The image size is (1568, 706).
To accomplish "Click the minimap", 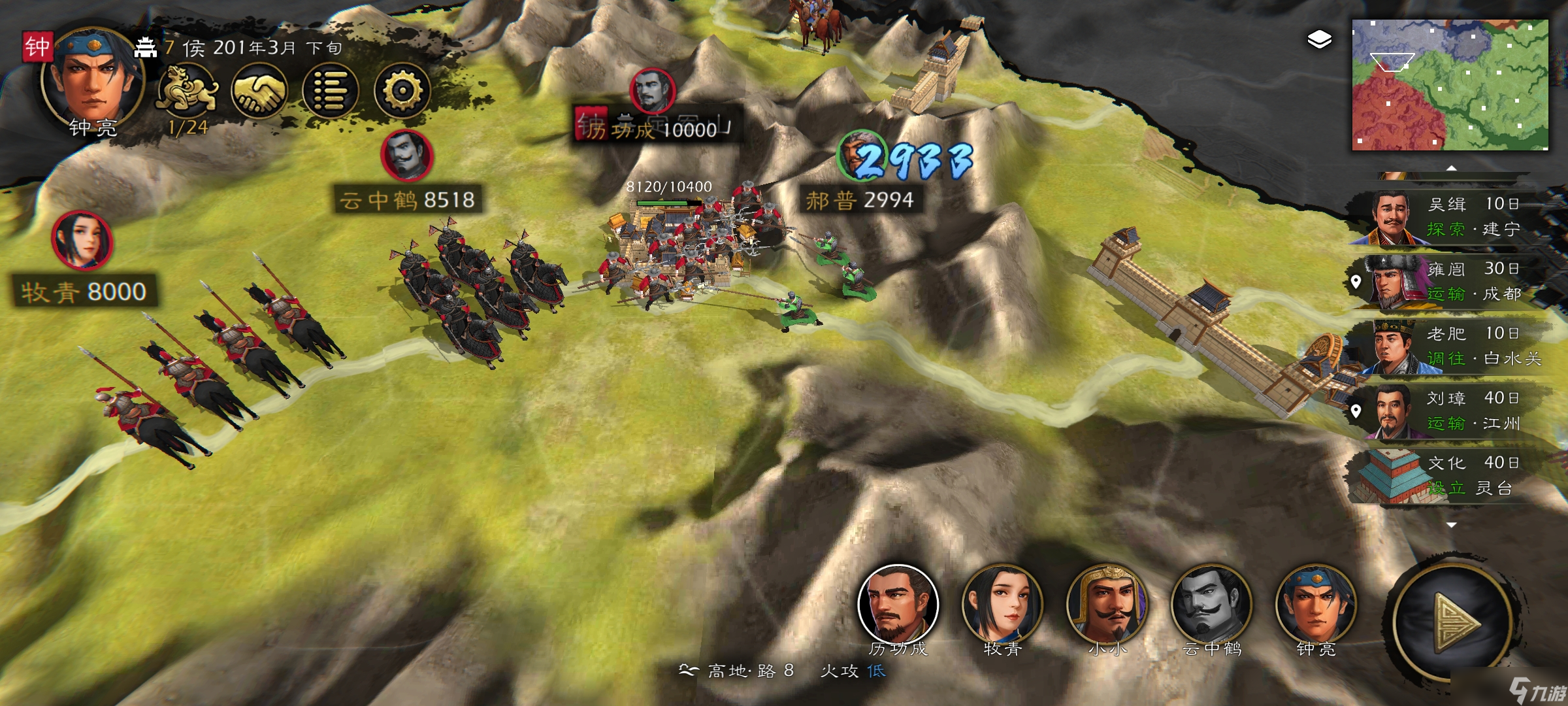I will tap(1449, 85).
